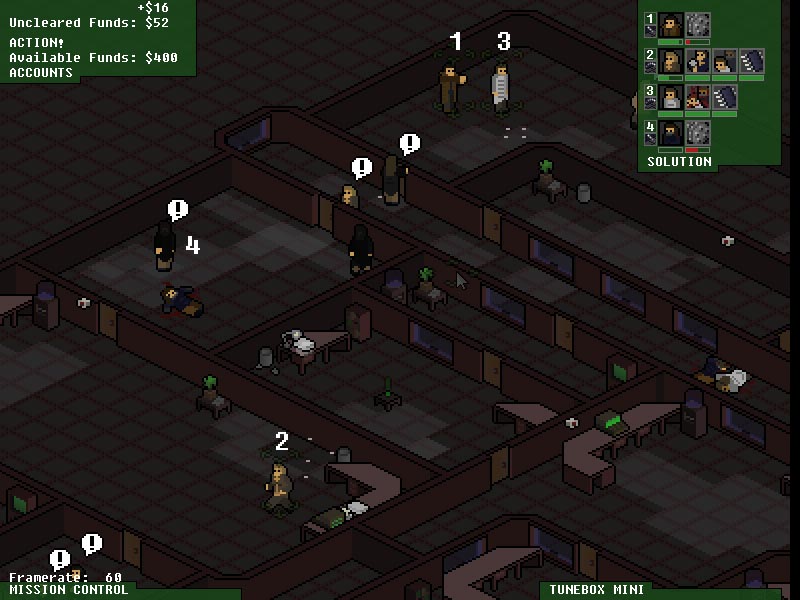Activate agent 2's dash ability icon
This screenshot has width=800, height=600.
coord(751,61)
